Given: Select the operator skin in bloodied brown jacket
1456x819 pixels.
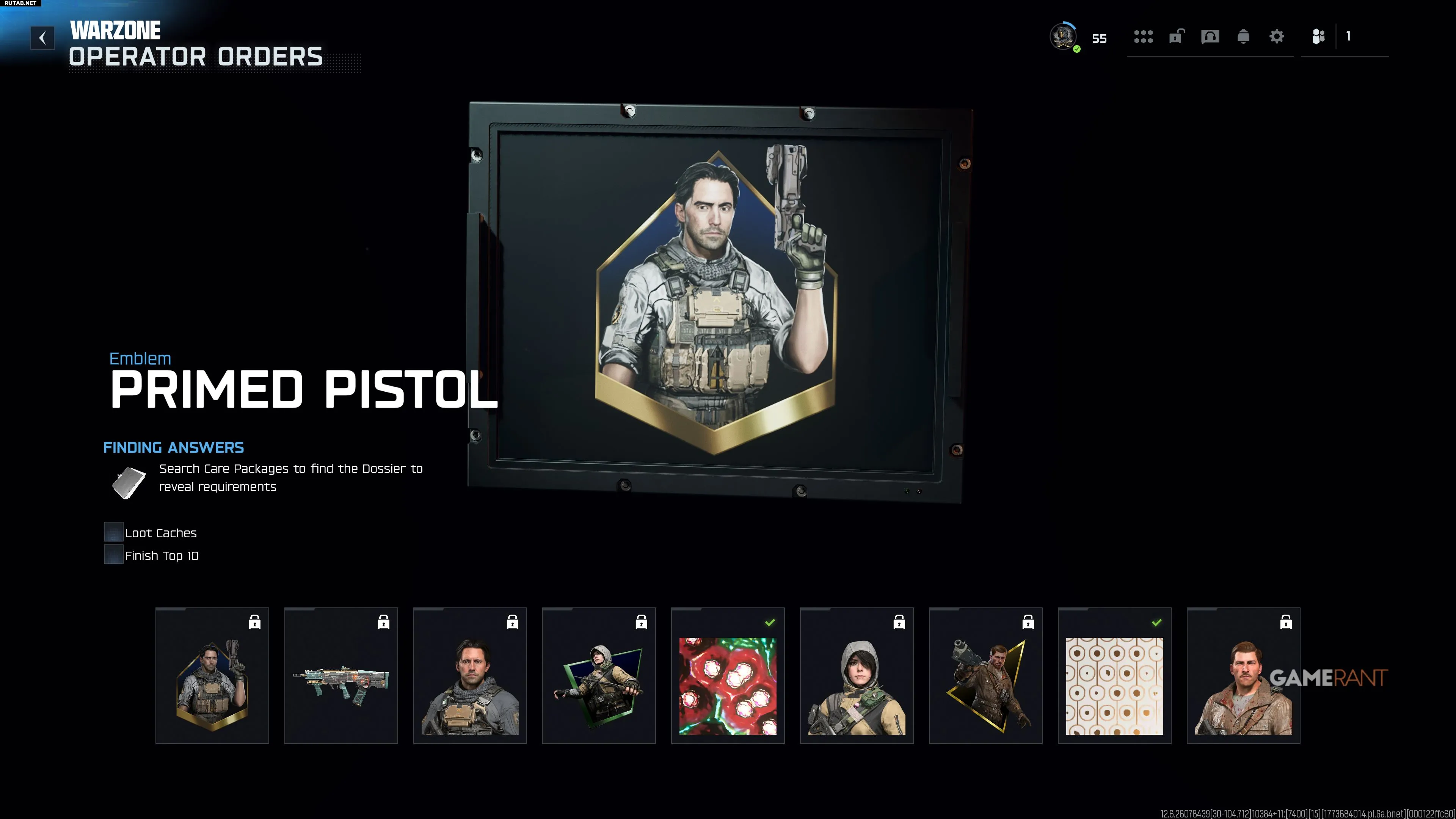Looking at the screenshot, I should [x=1243, y=675].
